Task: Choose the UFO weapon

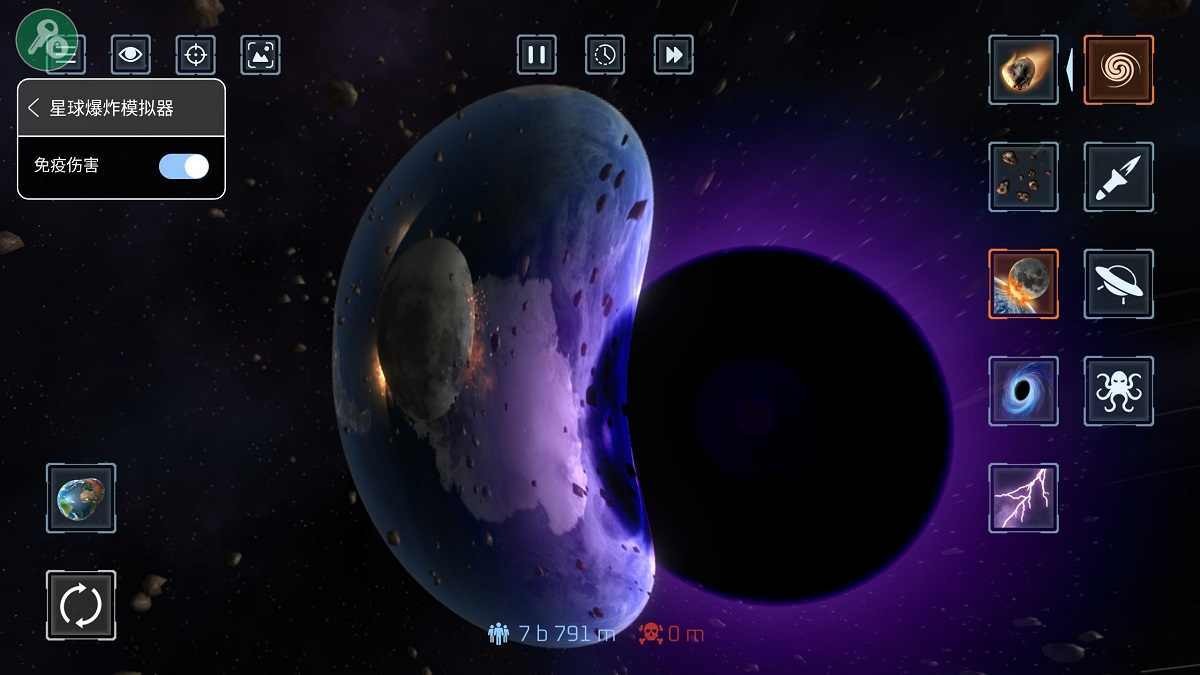Action: (x=1119, y=284)
